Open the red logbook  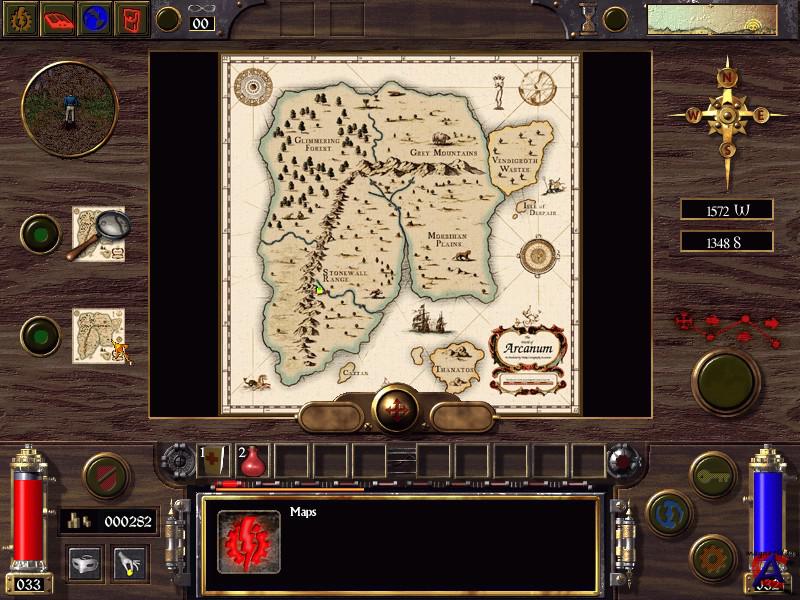[60, 18]
